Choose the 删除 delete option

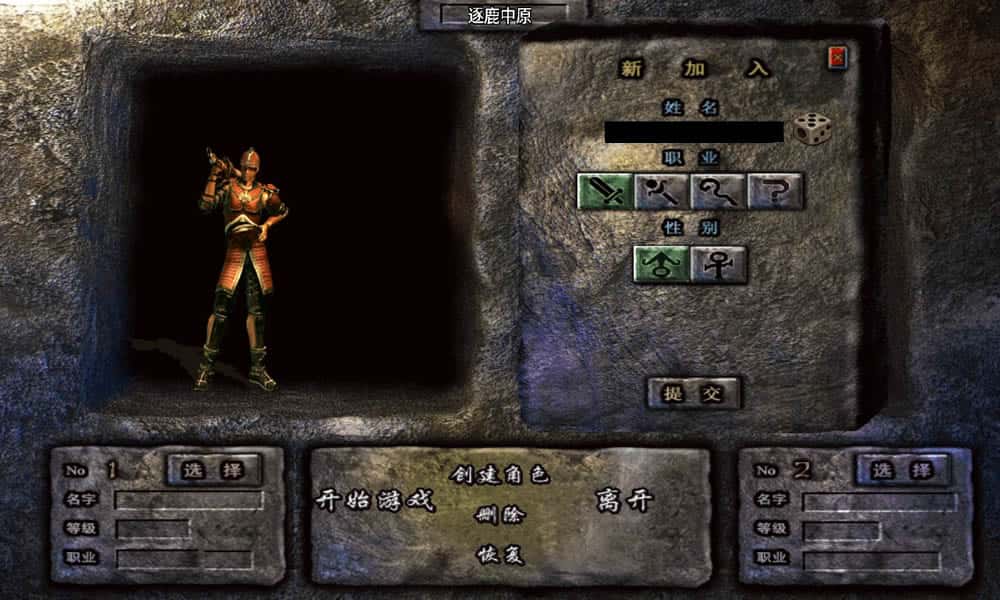click(500, 516)
